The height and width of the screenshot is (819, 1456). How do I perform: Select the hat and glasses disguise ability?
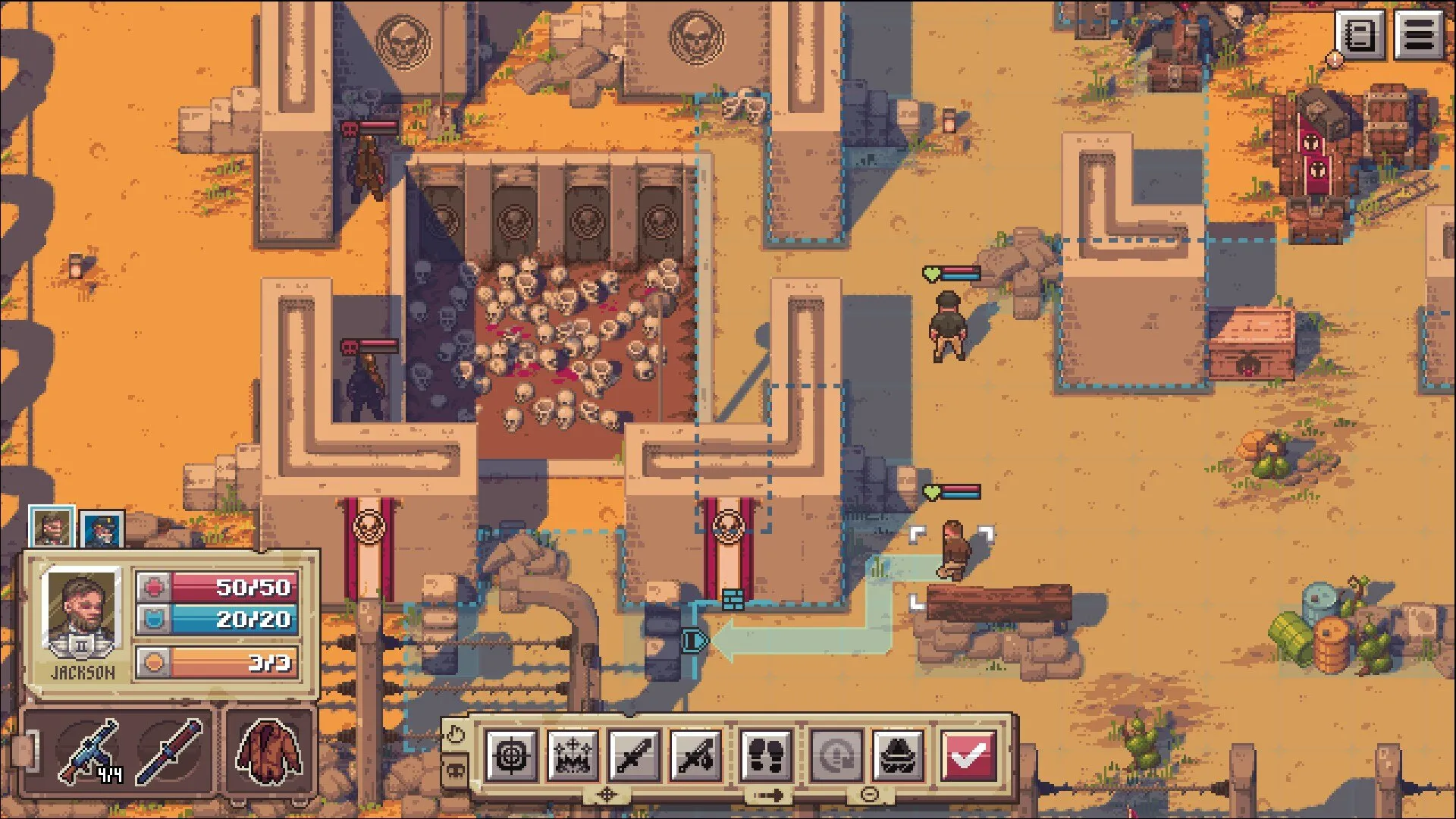pos(898,755)
